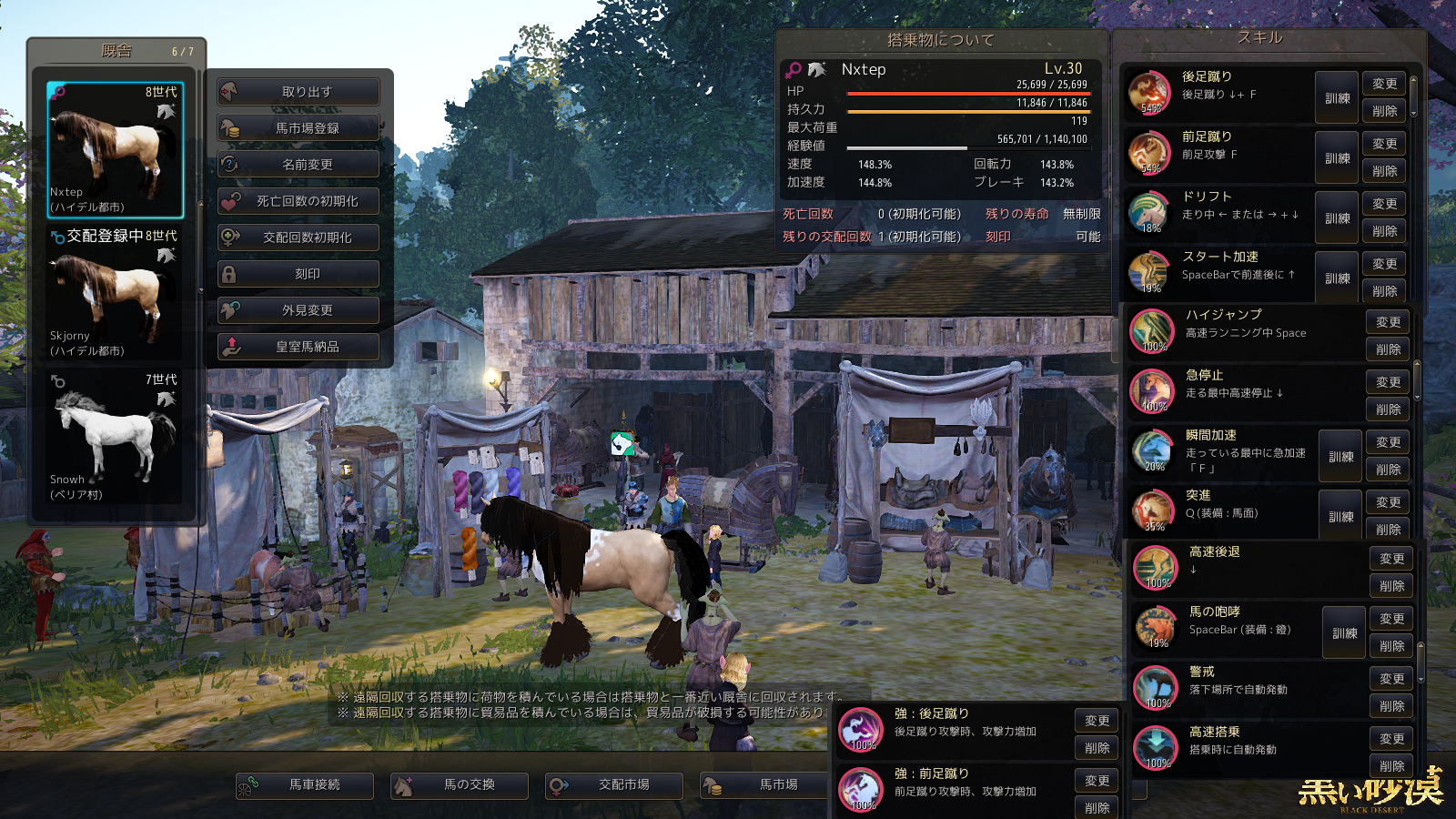Open 馬車接続 wagon connection
Viewport: 1456px width, 819px height.
tap(306, 785)
